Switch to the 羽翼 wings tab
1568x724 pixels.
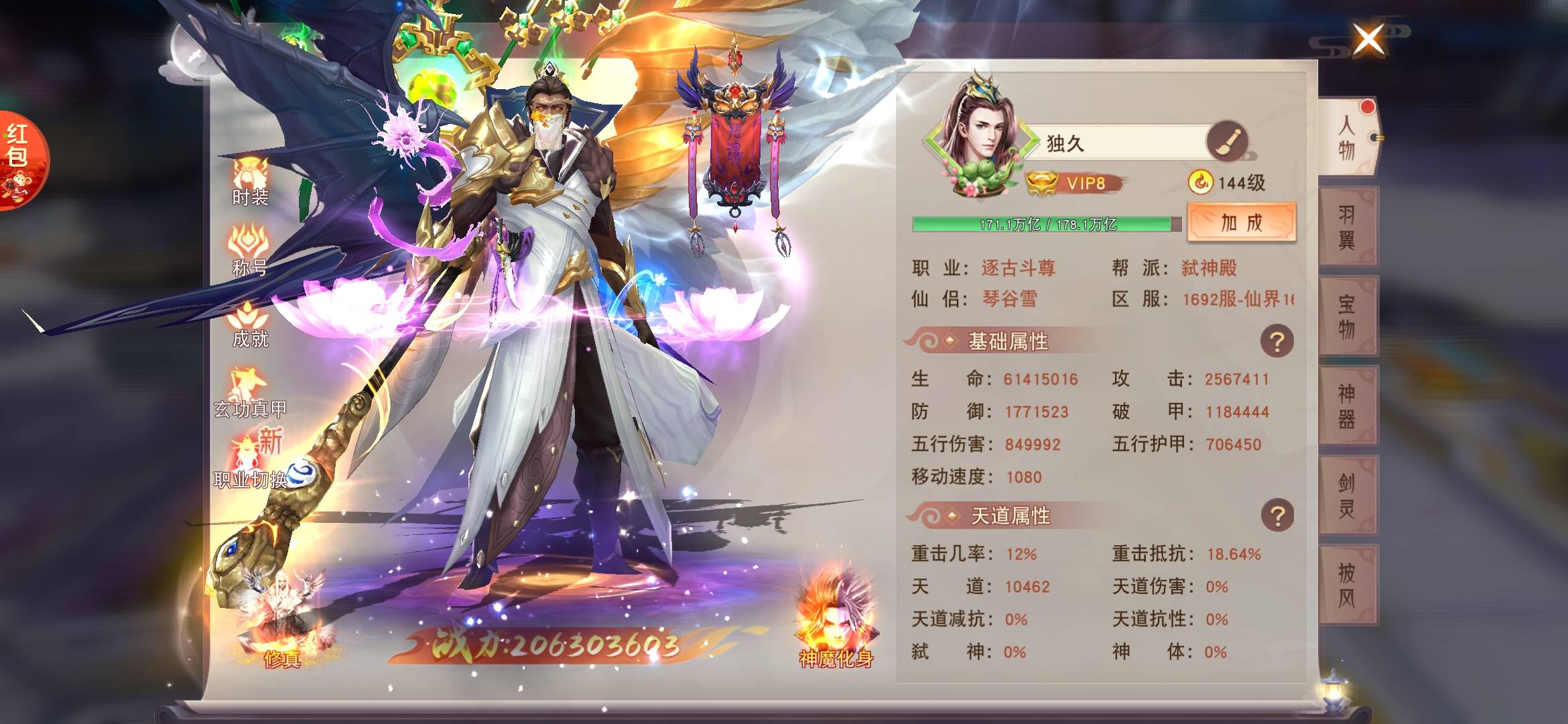pos(1347,227)
